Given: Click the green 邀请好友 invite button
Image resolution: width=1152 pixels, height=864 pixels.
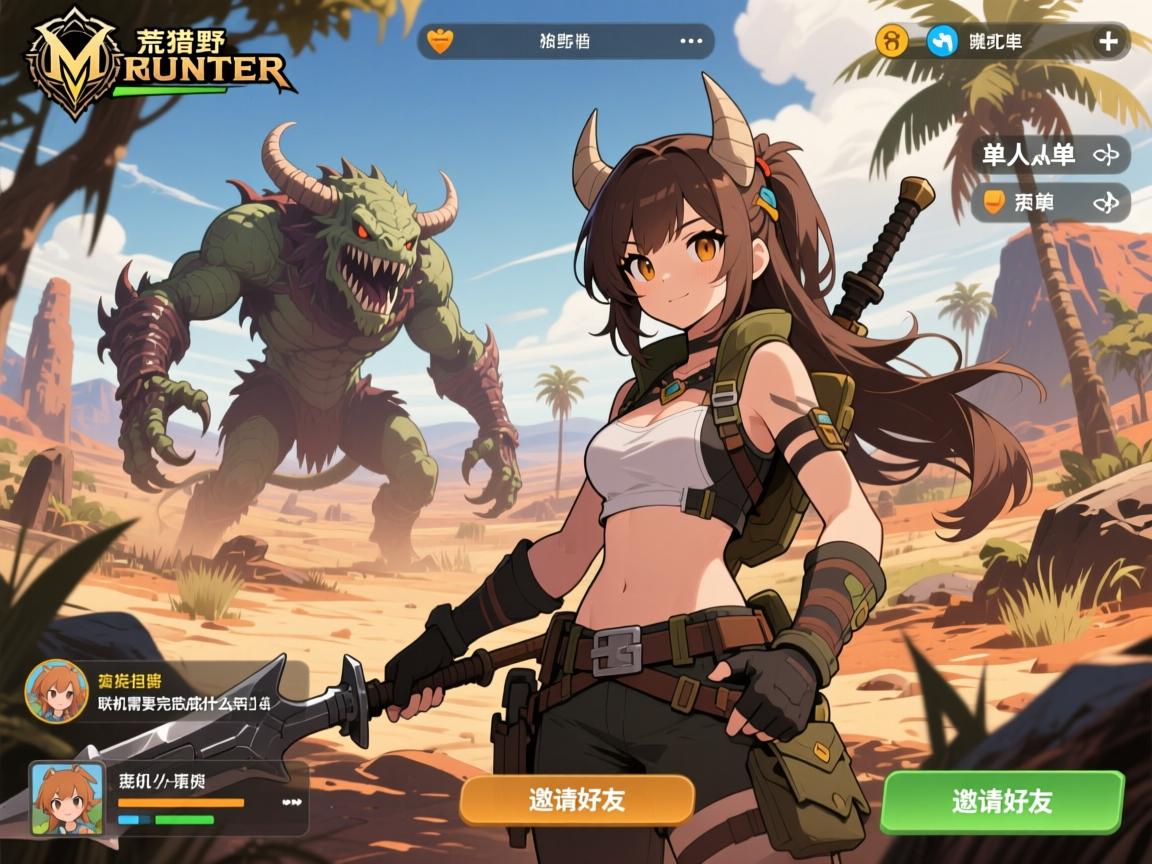Looking at the screenshot, I should coord(1001,801).
